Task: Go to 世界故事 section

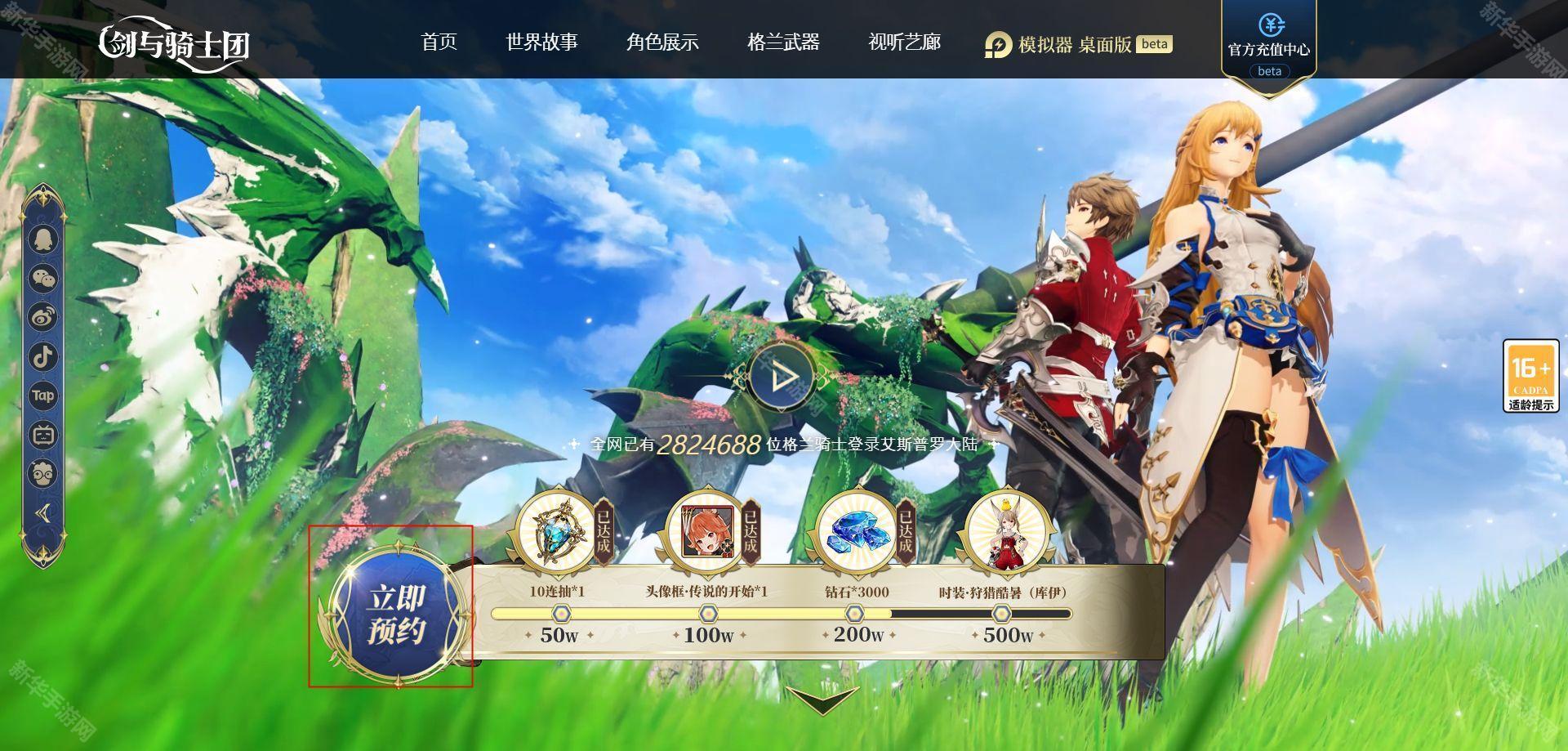Action: pyautogui.click(x=541, y=42)
